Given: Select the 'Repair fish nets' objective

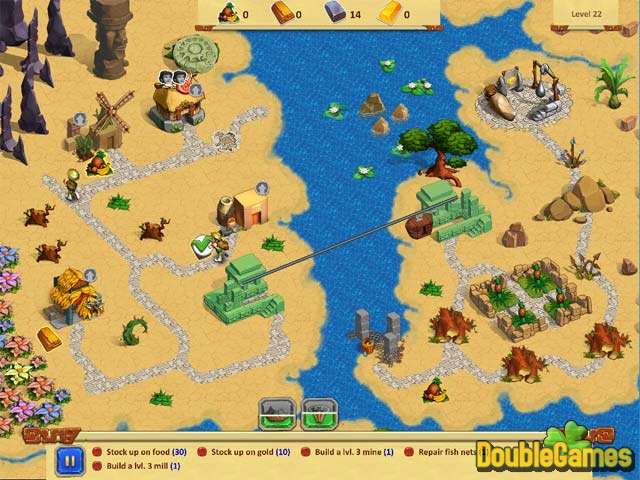Looking at the screenshot, I should (x=445, y=452).
